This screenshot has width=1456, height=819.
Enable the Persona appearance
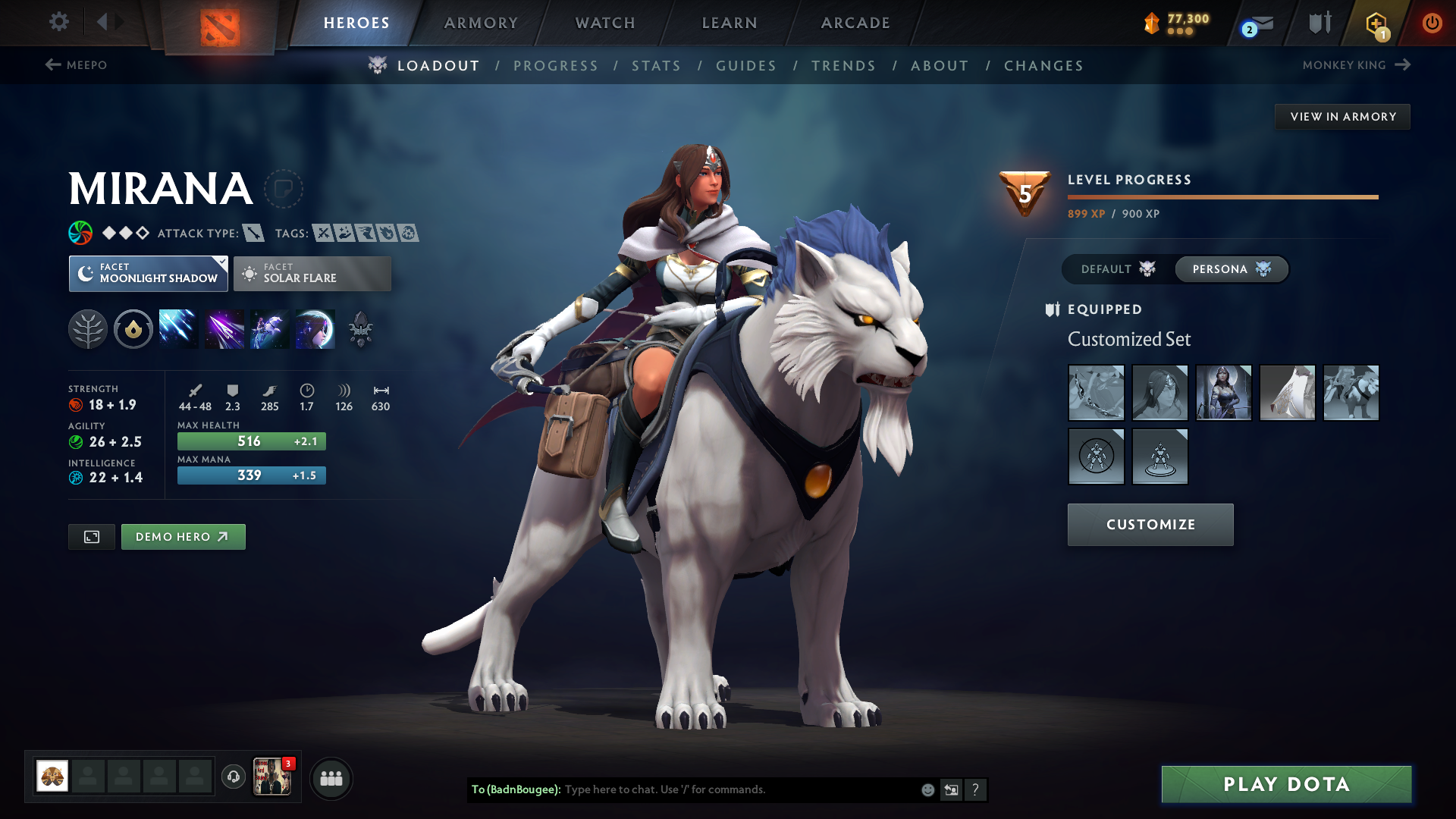1230,269
